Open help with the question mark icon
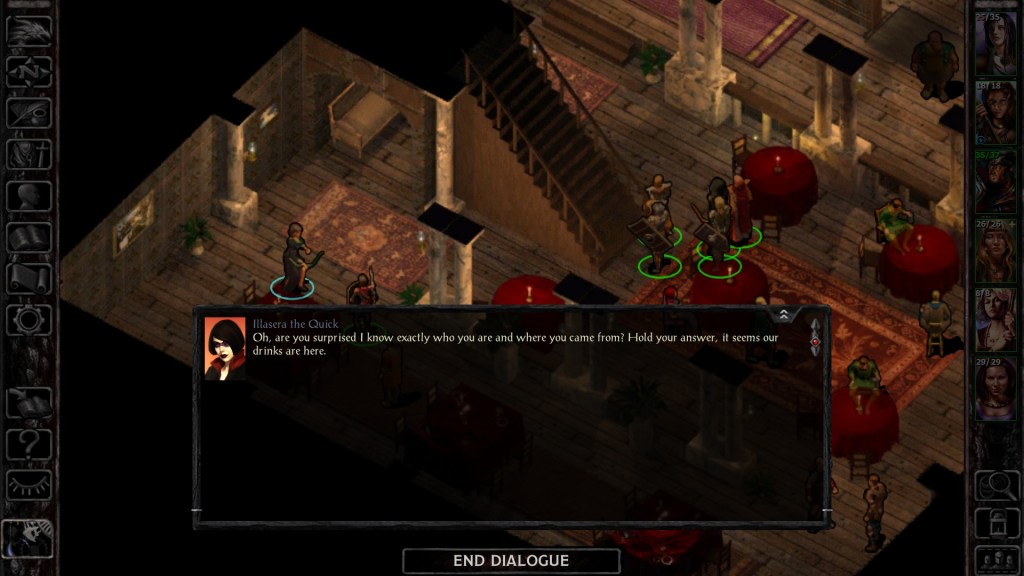This screenshot has width=1024, height=576. pos(29,443)
